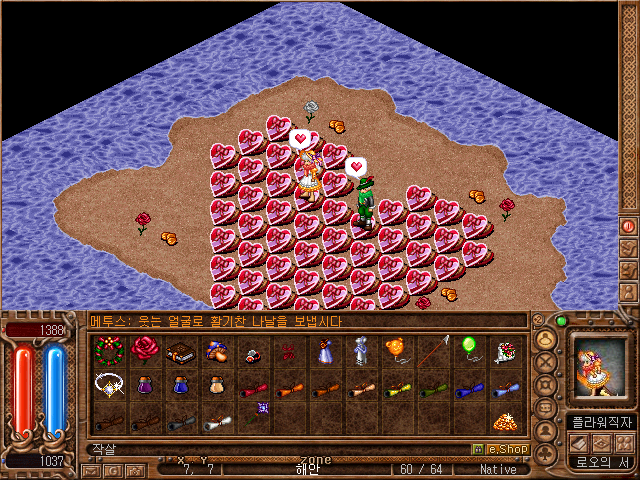Open the e.Shop button
This screenshot has width=640, height=480.
point(500,450)
